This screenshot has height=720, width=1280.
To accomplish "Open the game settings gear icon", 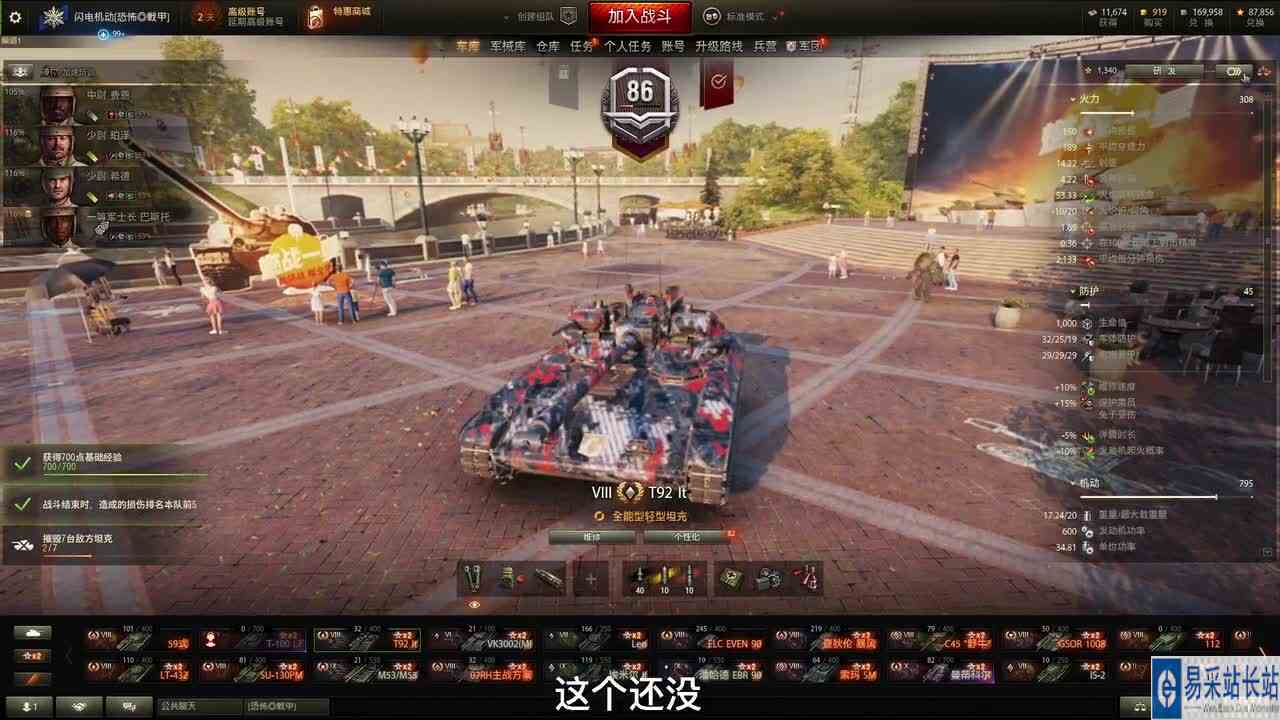I will pyautogui.click(x=13, y=14).
